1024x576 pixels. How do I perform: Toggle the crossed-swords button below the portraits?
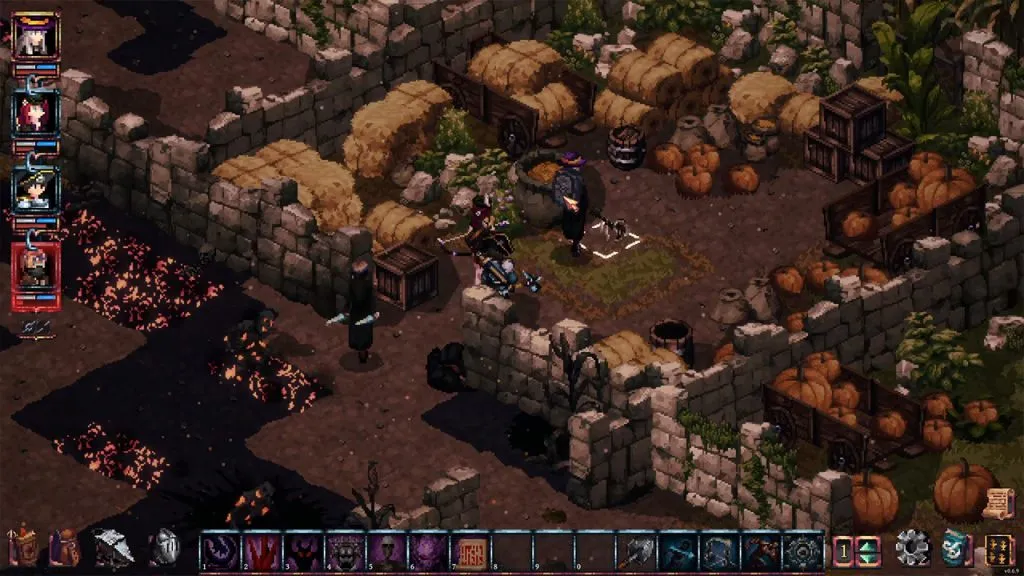pos(35,327)
